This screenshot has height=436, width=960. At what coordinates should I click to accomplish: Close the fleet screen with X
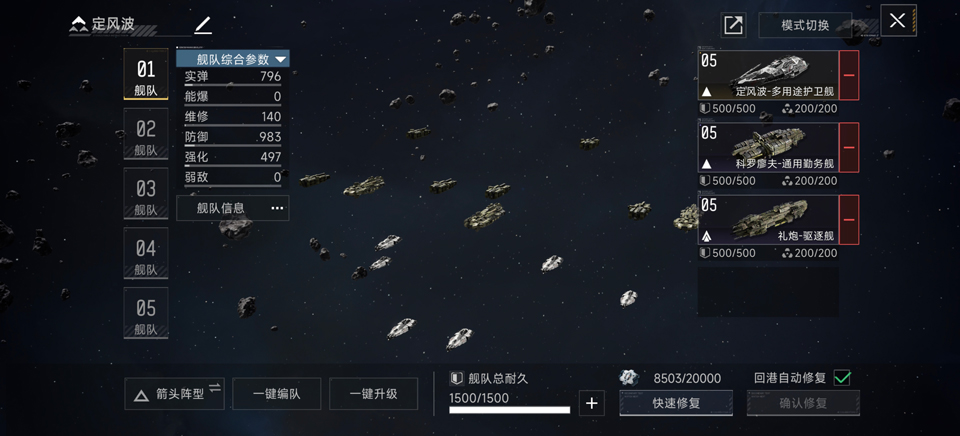897,21
